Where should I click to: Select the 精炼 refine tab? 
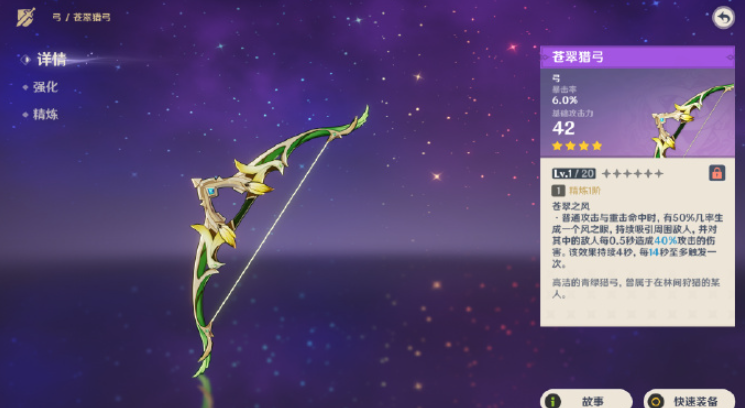pyautogui.click(x=46, y=114)
